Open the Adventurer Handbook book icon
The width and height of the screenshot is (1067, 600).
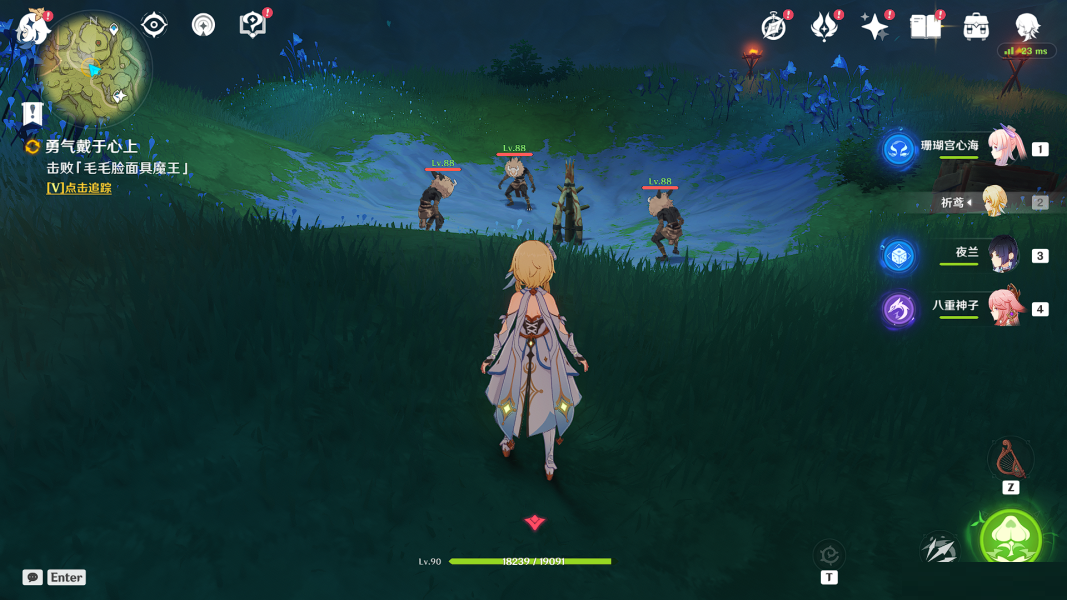pyautogui.click(x=925, y=27)
